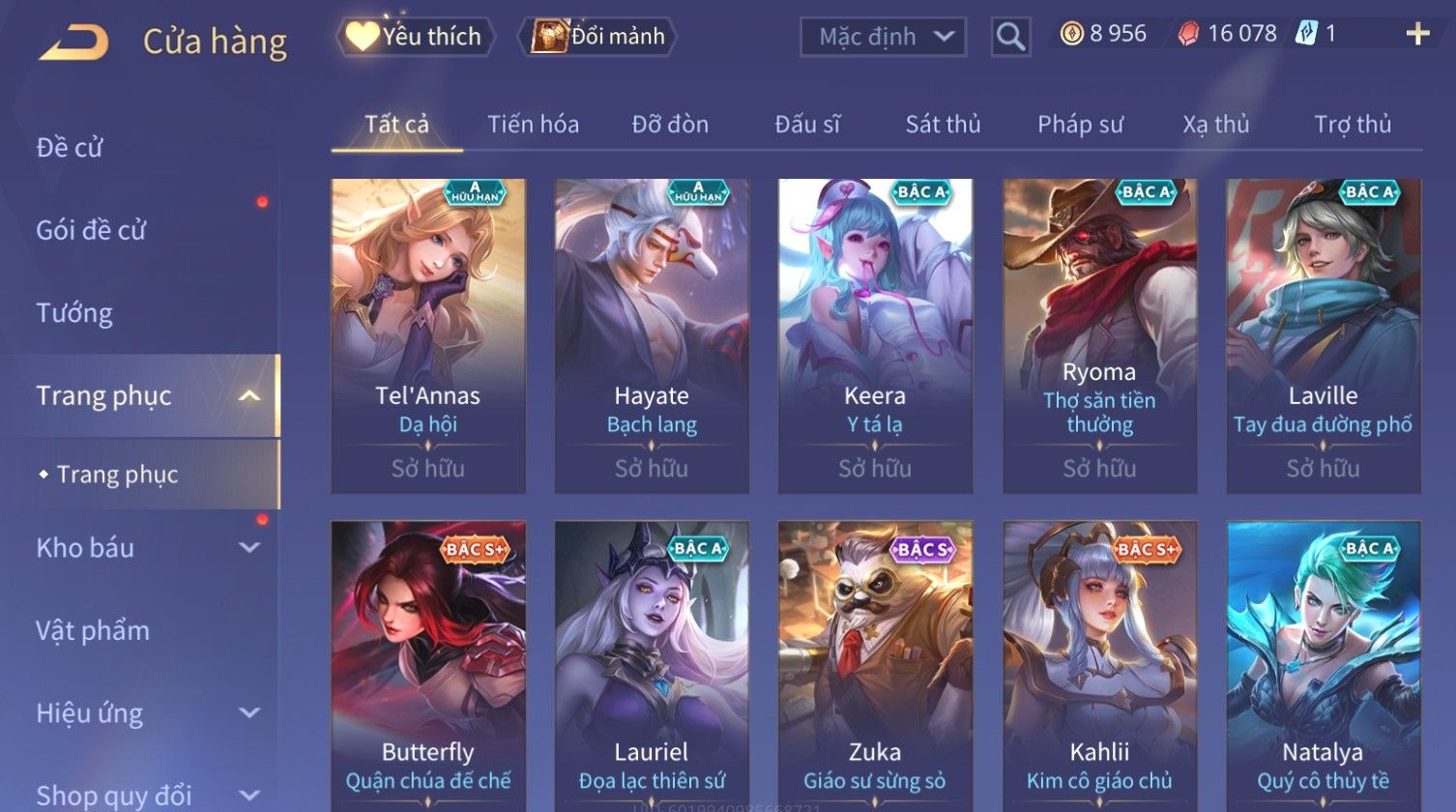Show the Sát thủ skins tab
This screenshot has width=1456, height=812.
point(943,125)
